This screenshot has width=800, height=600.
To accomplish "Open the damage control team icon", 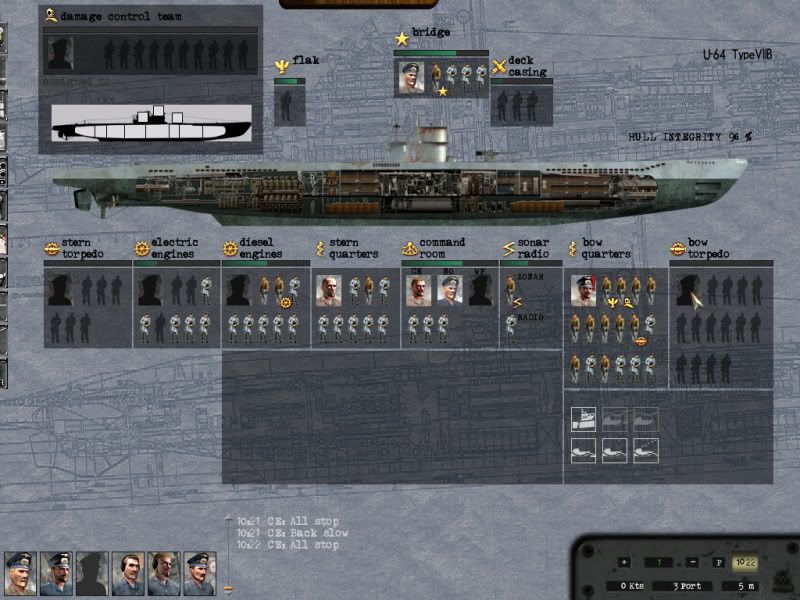I will pyautogui.click(x=50, y=16).
